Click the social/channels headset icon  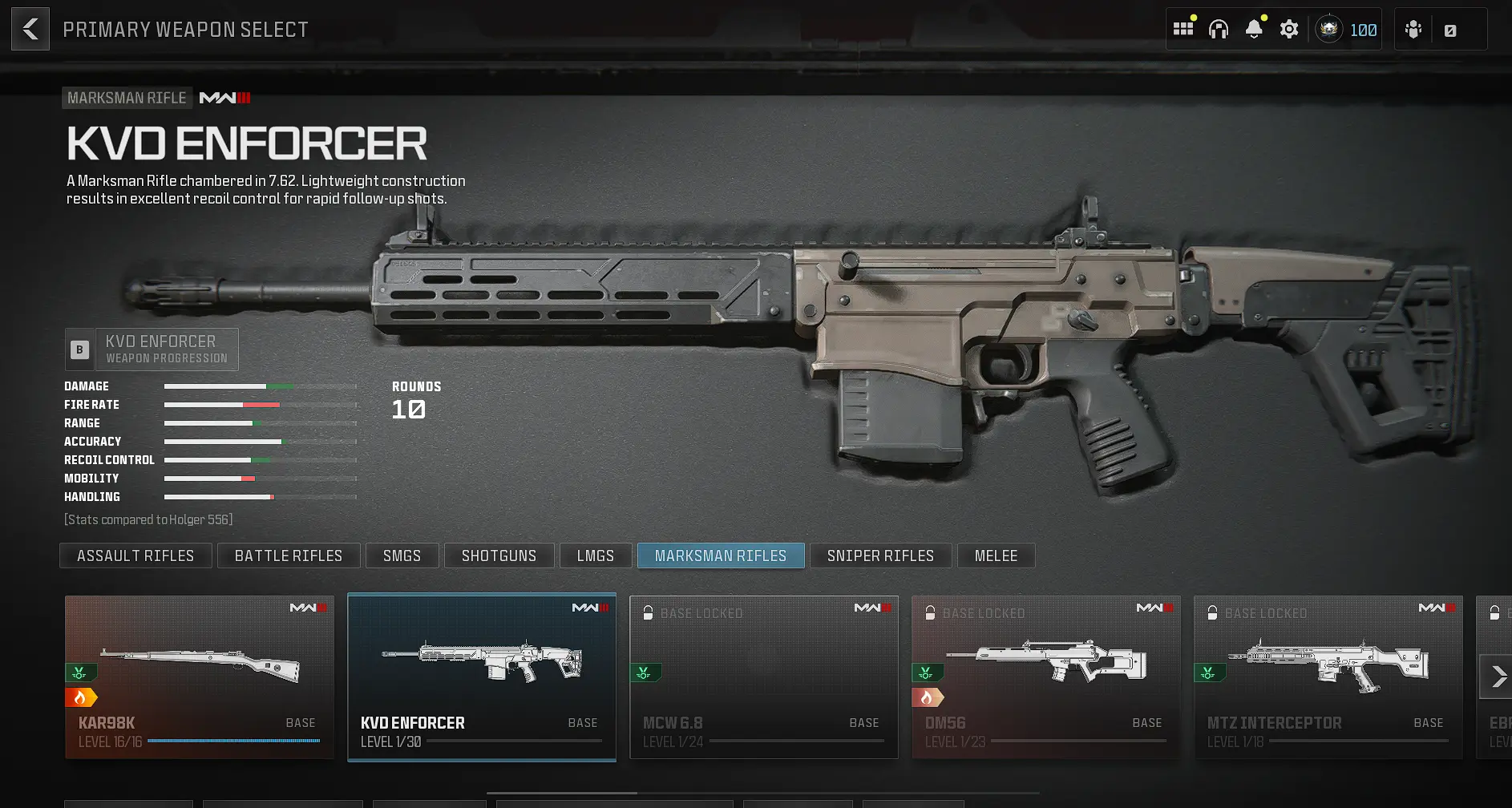1219,28
